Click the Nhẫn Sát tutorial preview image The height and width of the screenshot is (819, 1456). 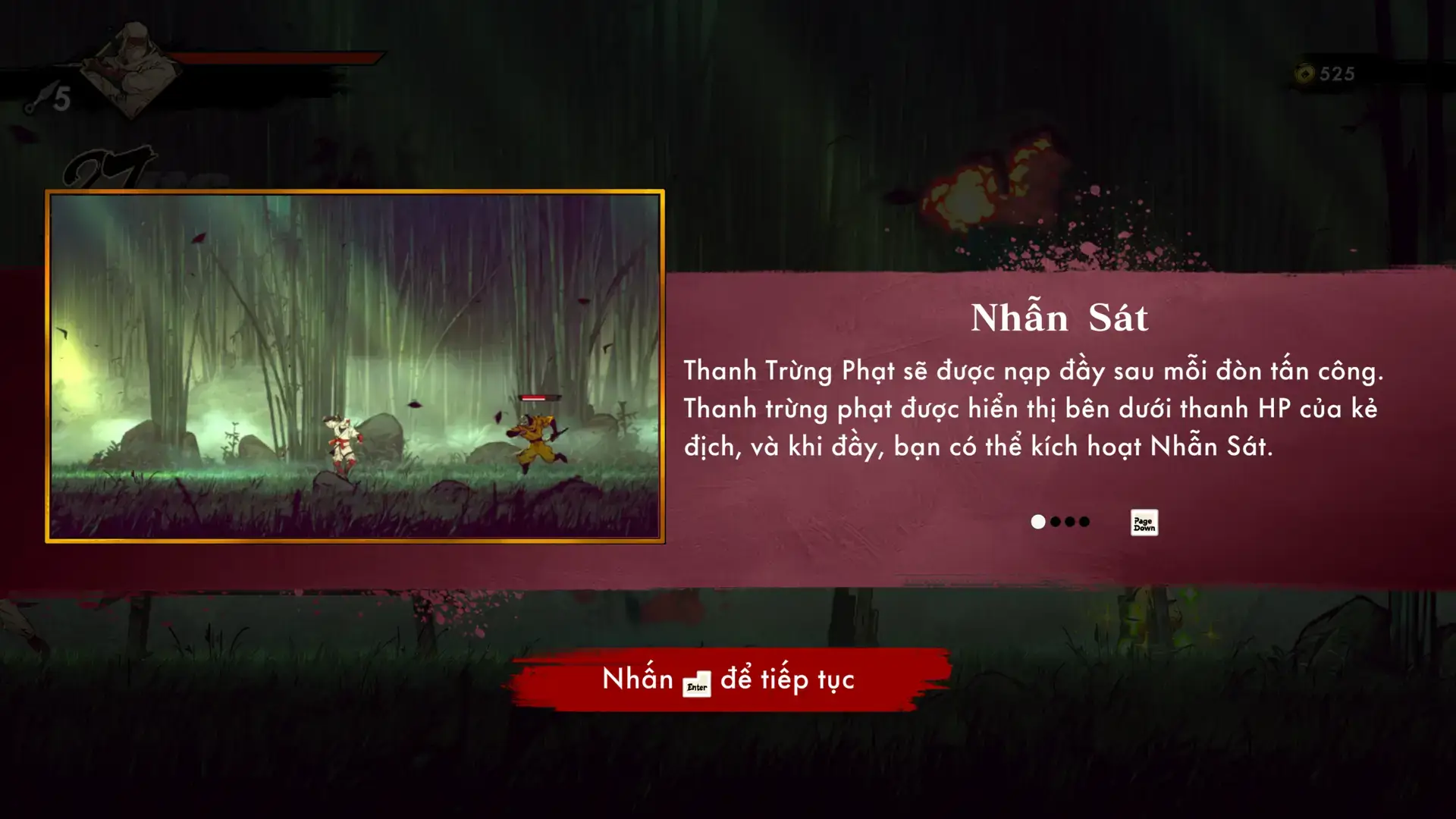355,366
